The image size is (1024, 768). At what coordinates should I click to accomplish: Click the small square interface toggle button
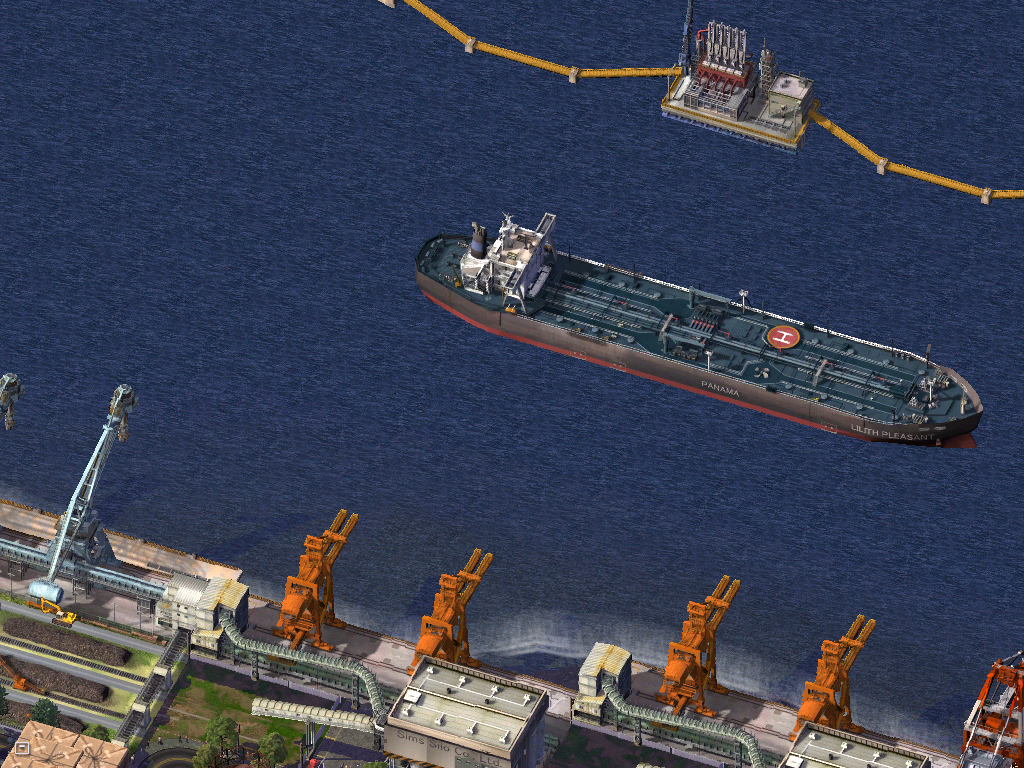coord(22,748)
